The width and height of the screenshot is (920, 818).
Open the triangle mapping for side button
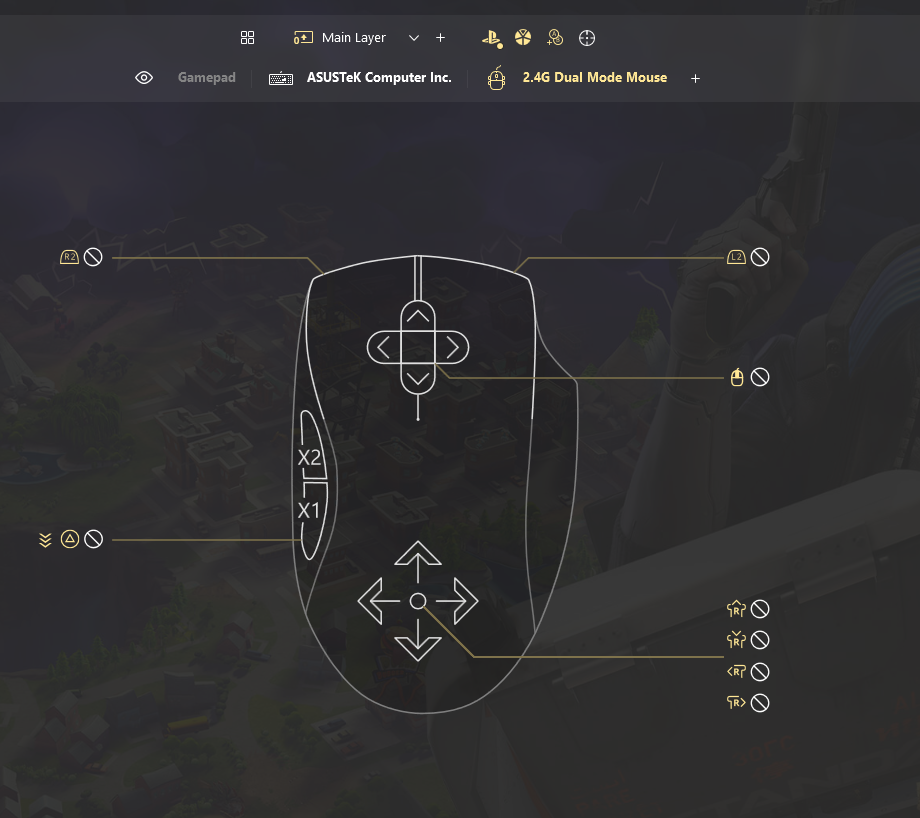click(x=70, y=539)
